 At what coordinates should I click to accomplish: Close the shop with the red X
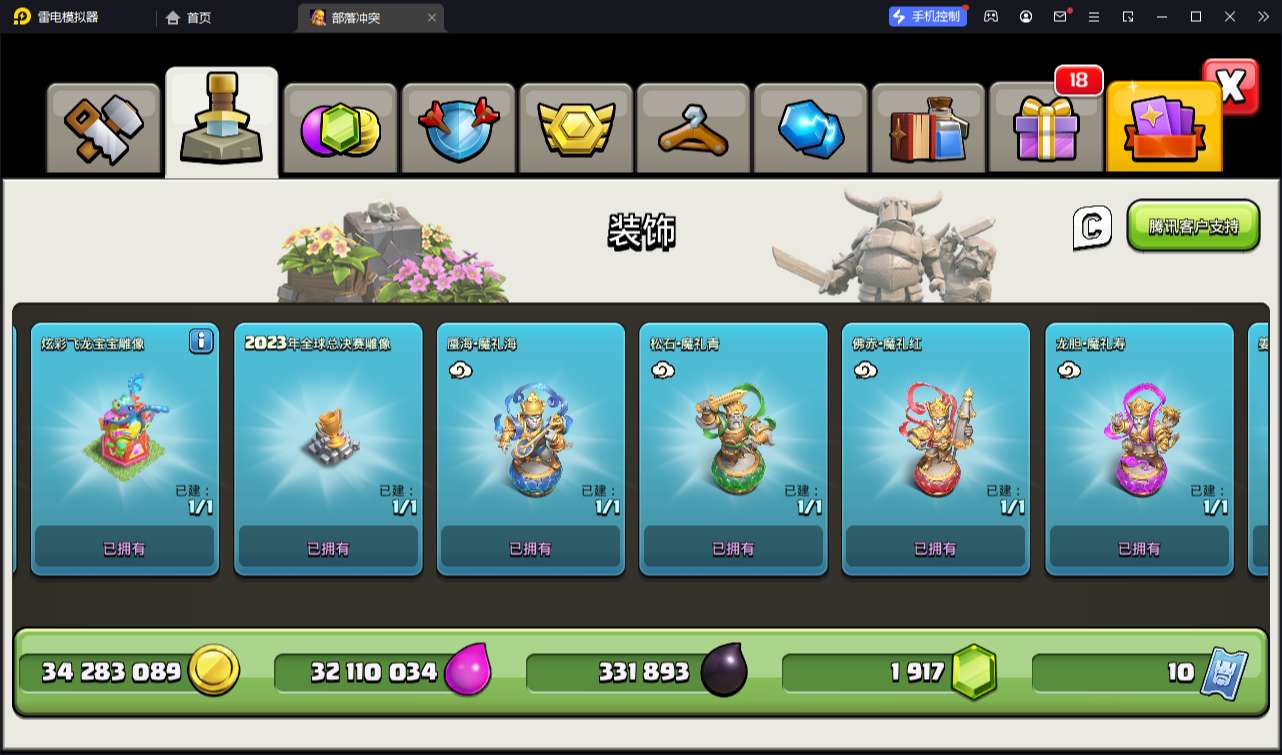[1231, 88]
